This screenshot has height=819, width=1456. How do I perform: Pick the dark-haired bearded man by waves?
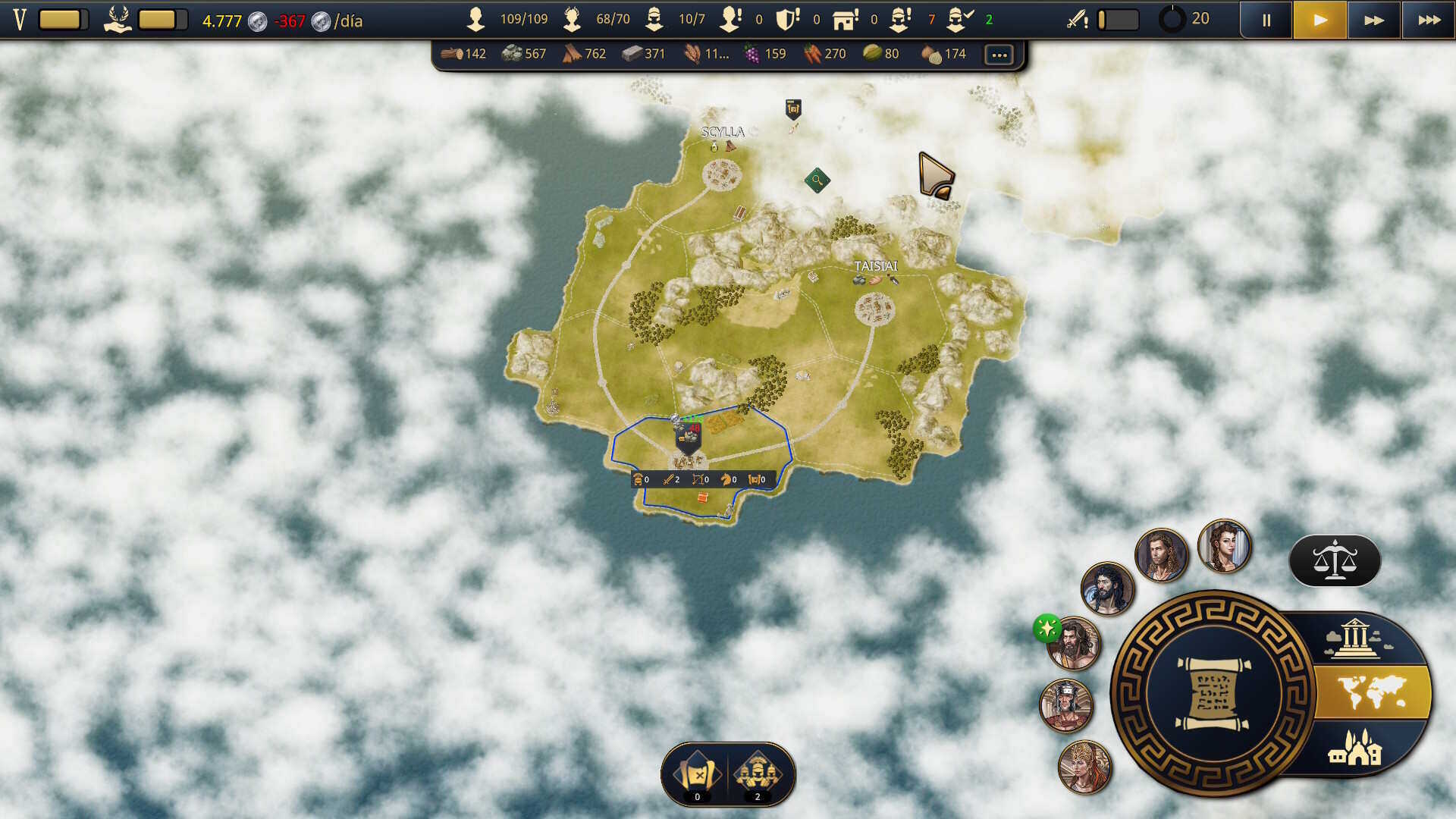point(1108,589)
